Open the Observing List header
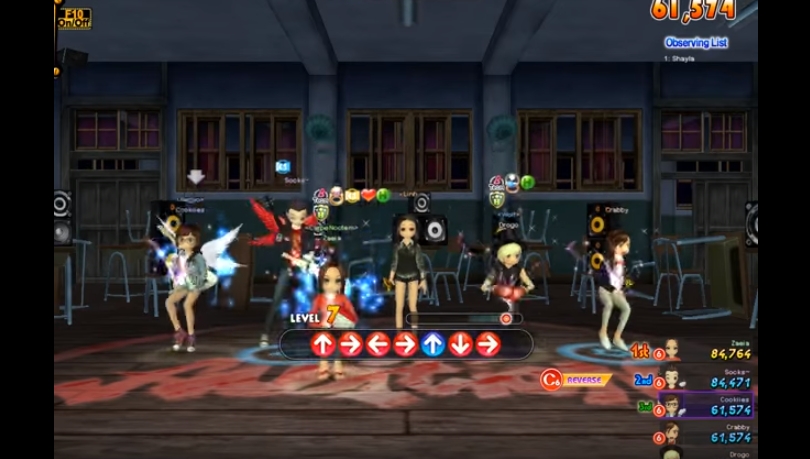 click(695, 43)
